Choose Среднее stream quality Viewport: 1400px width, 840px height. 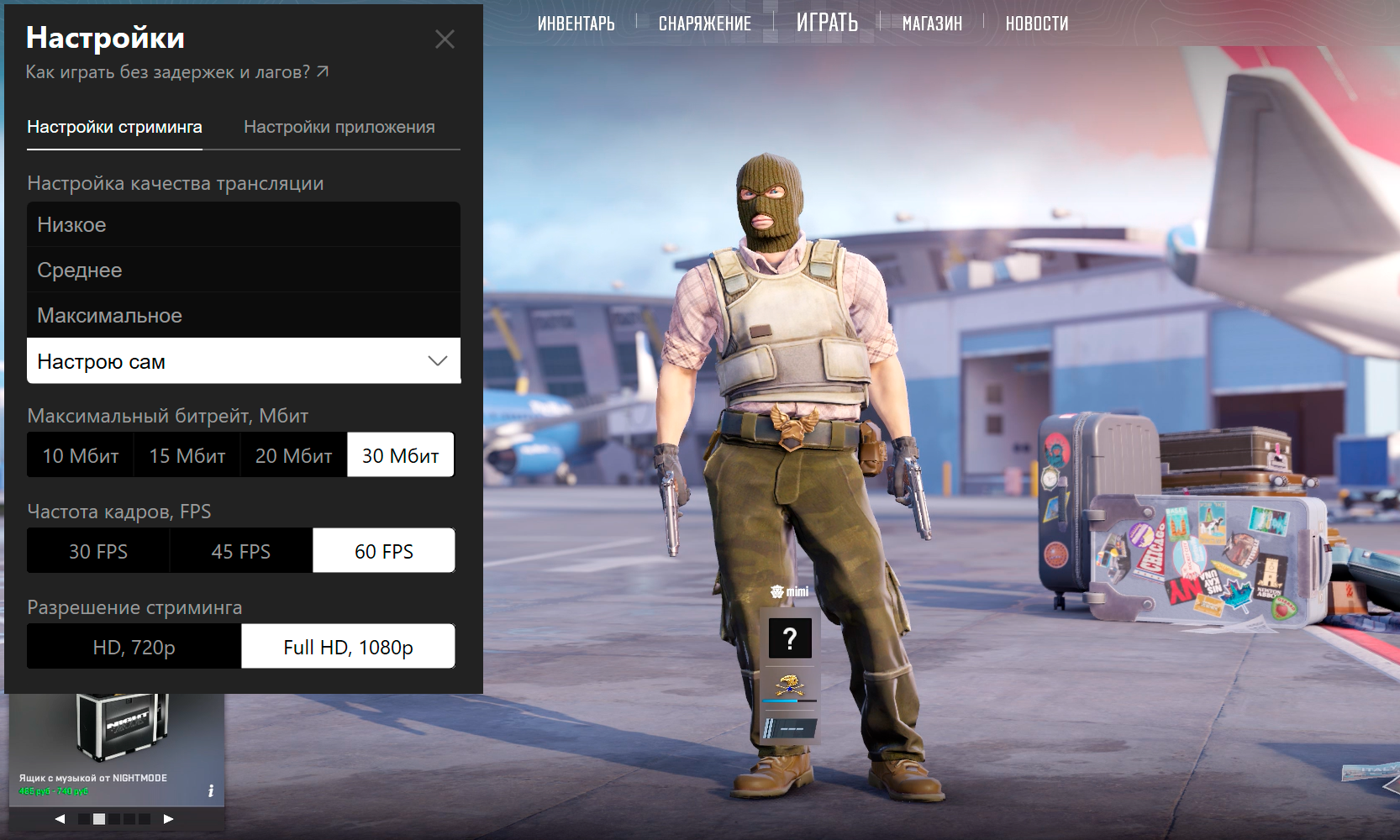[x=243, y=270]
